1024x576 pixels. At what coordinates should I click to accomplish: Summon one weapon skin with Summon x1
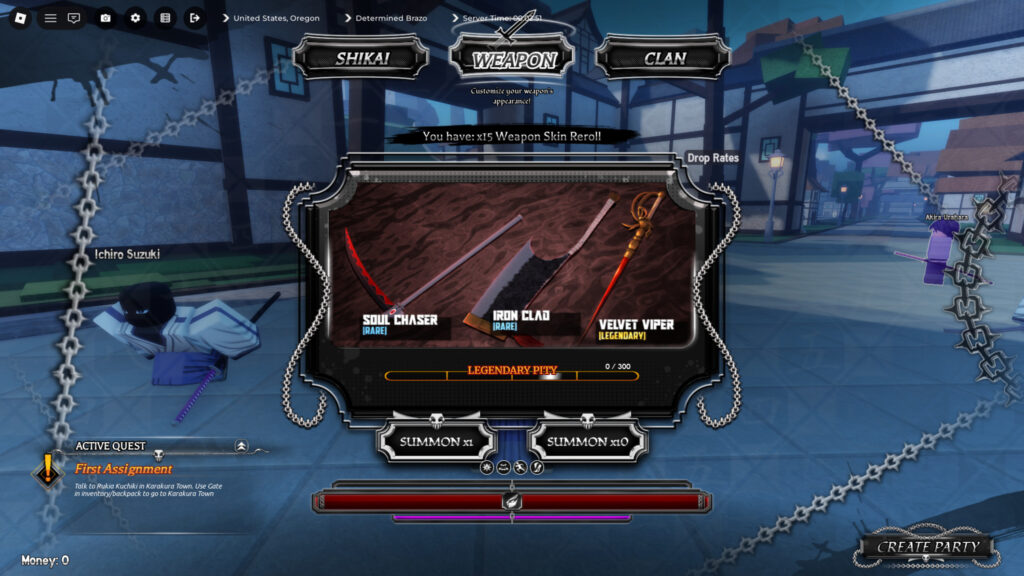point(438,441)
